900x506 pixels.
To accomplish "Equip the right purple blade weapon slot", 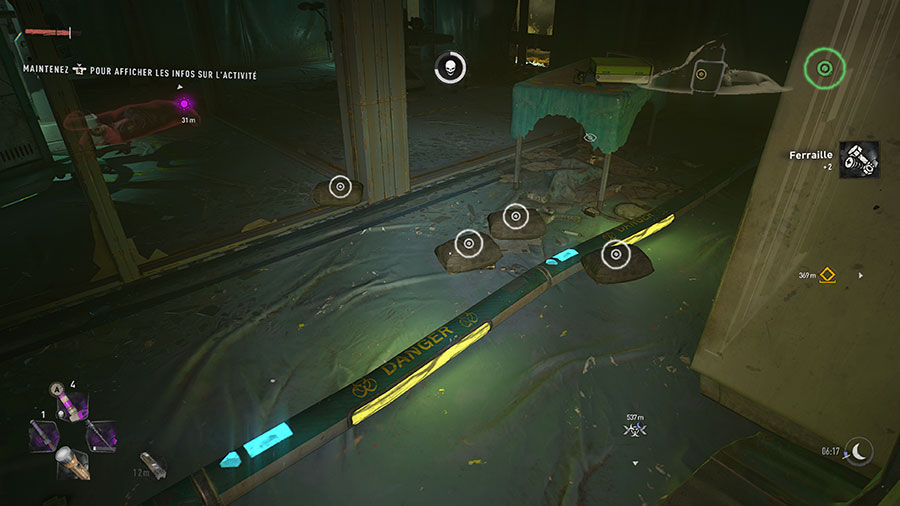I will [x=101, y=436].
